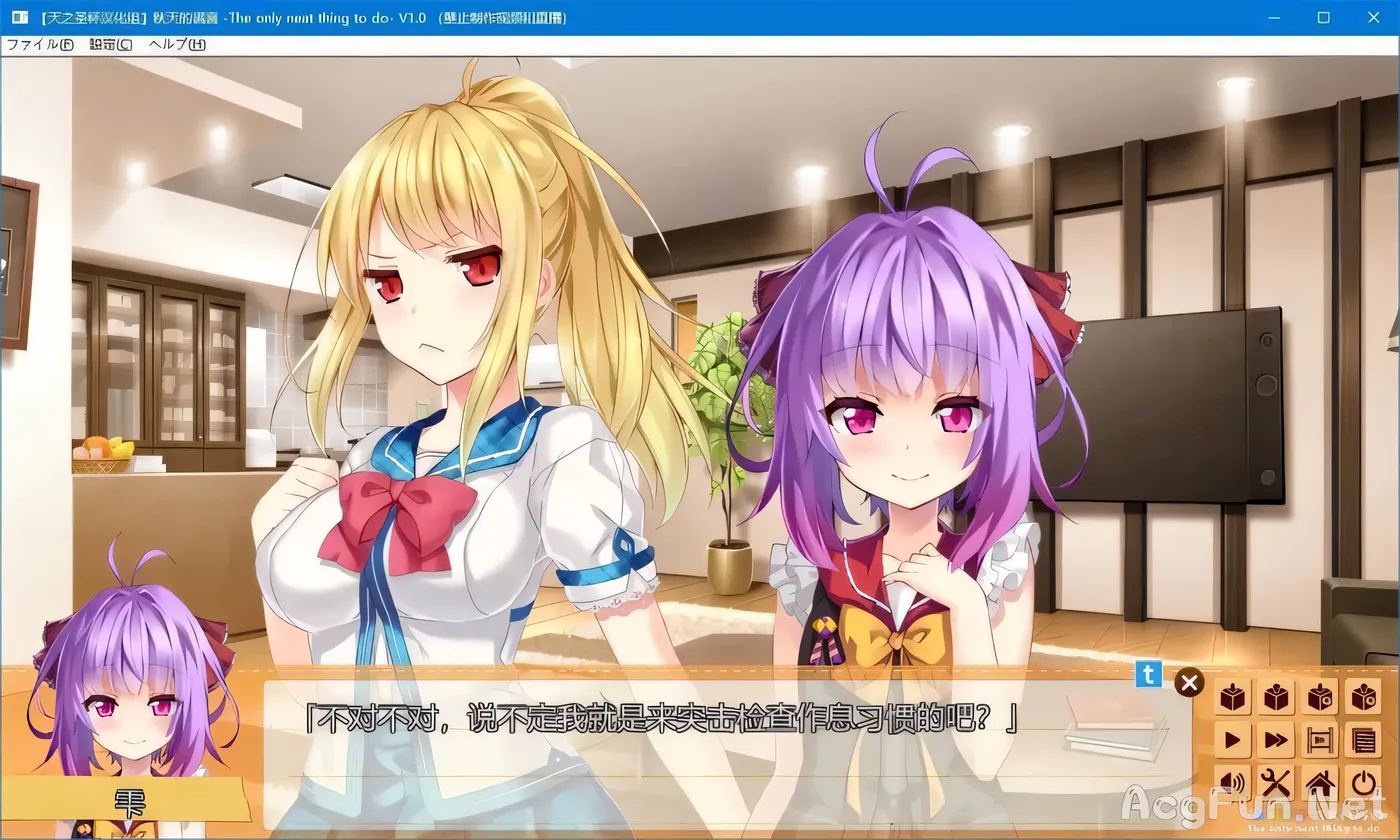Click the blue Tumblr share icon

click(1148, 676)
